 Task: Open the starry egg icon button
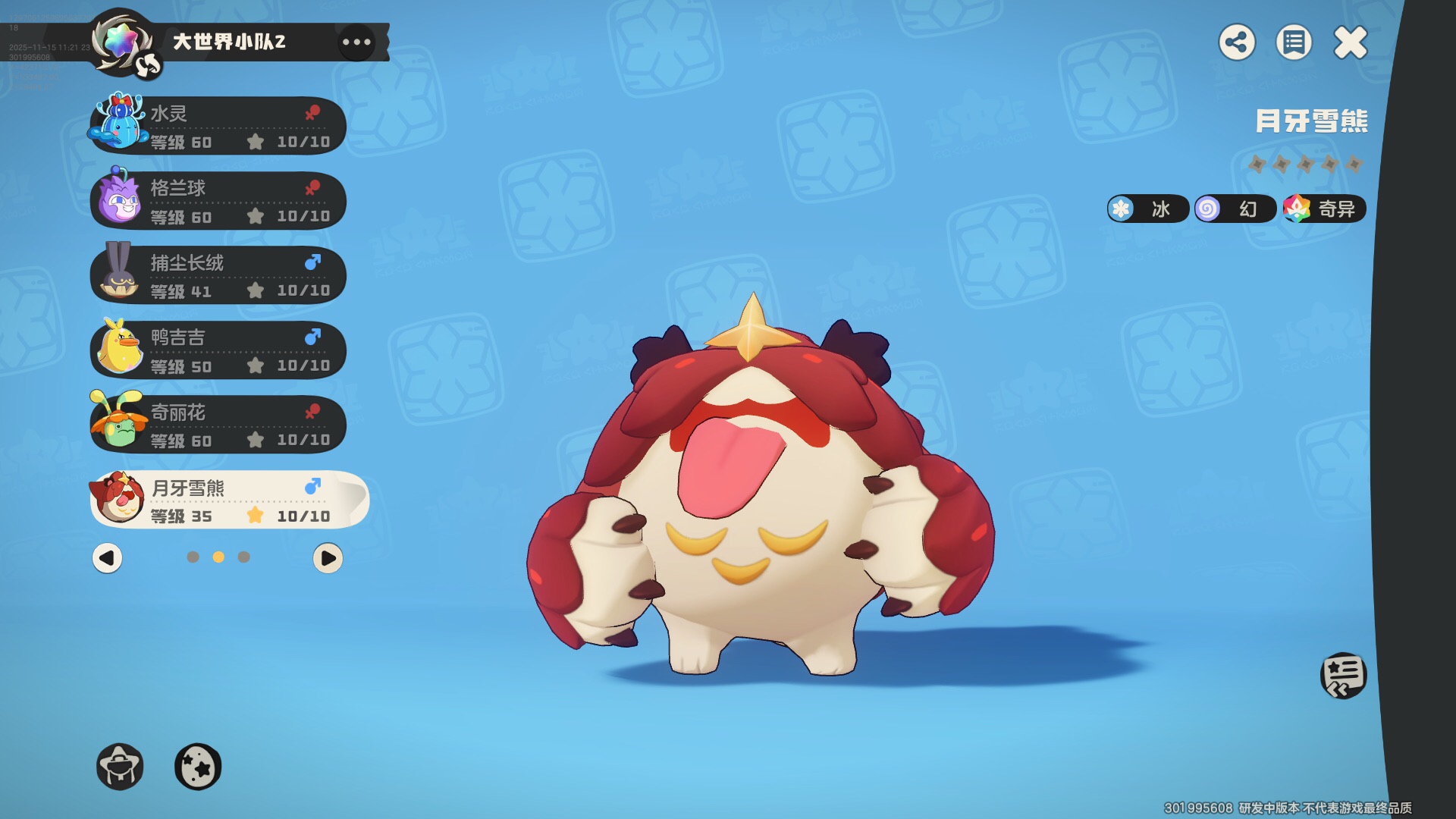pos(198,767)
